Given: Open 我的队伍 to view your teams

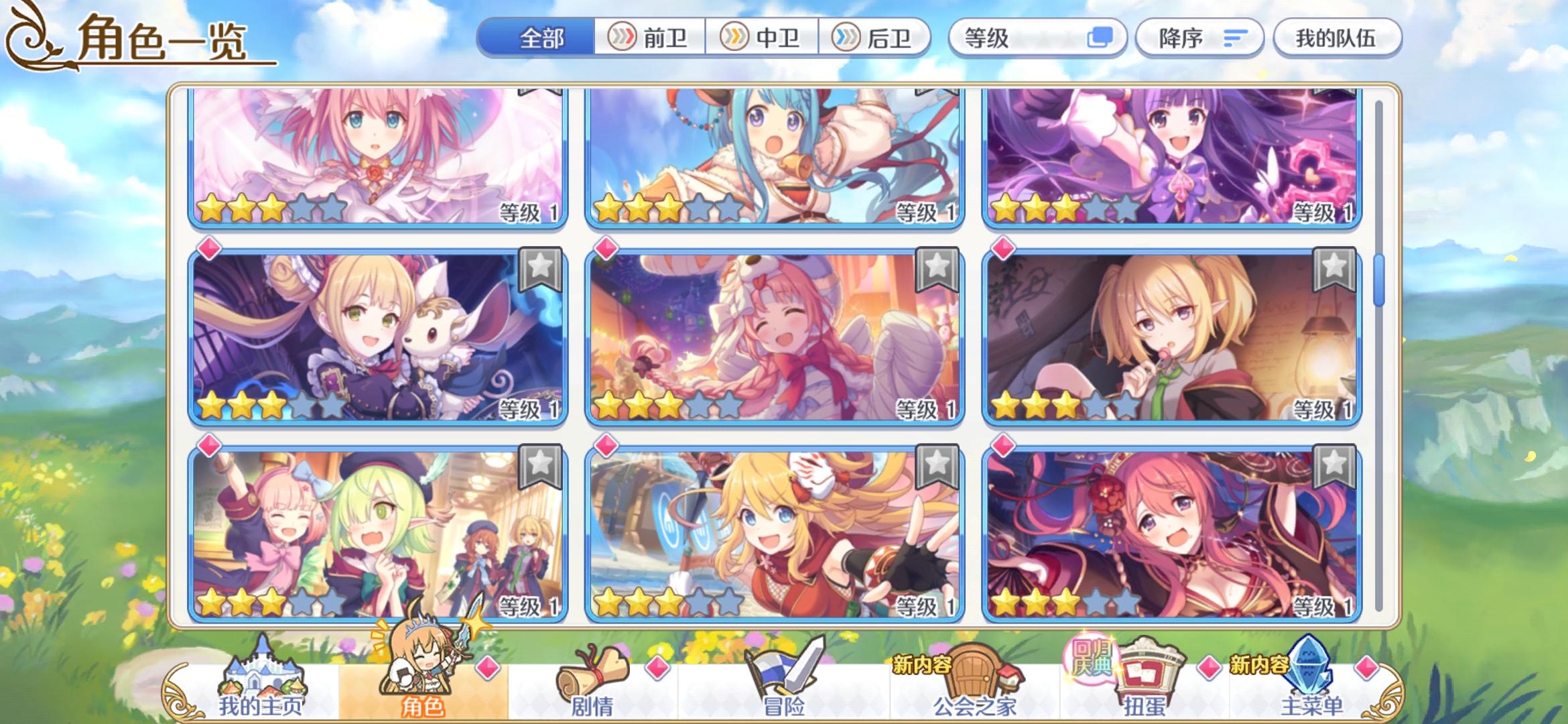Looking at the screenshot, I should (x=1337, y=38).
